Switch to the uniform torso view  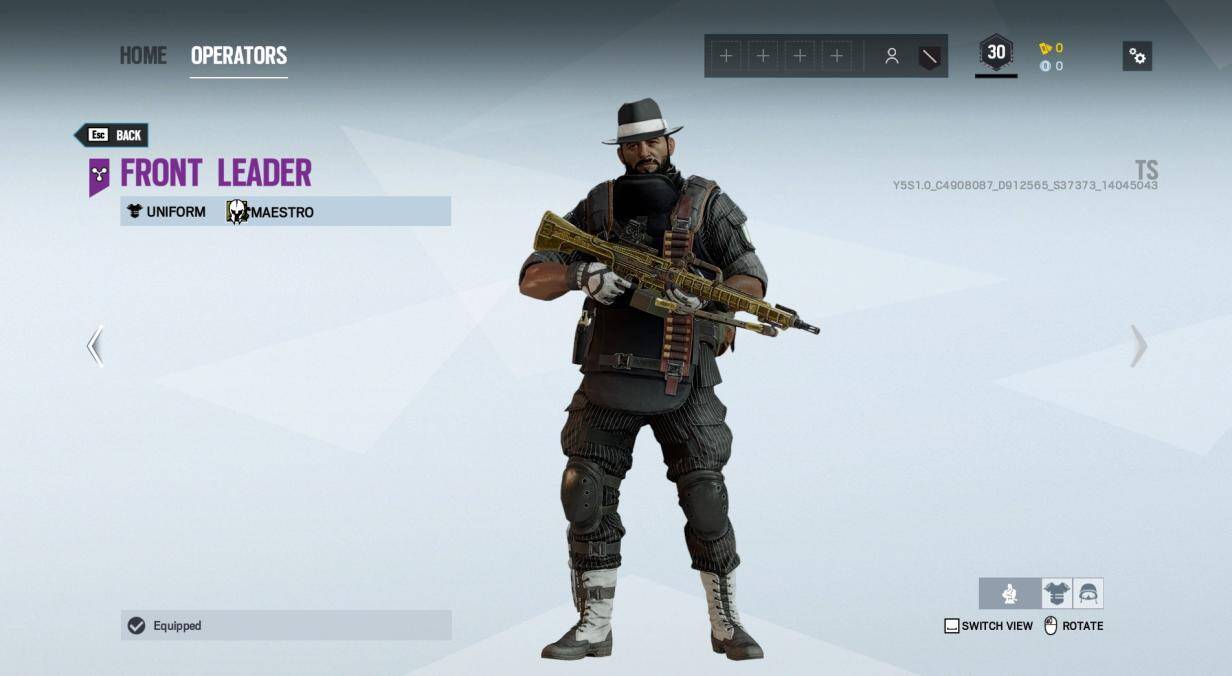(1056, 594)
